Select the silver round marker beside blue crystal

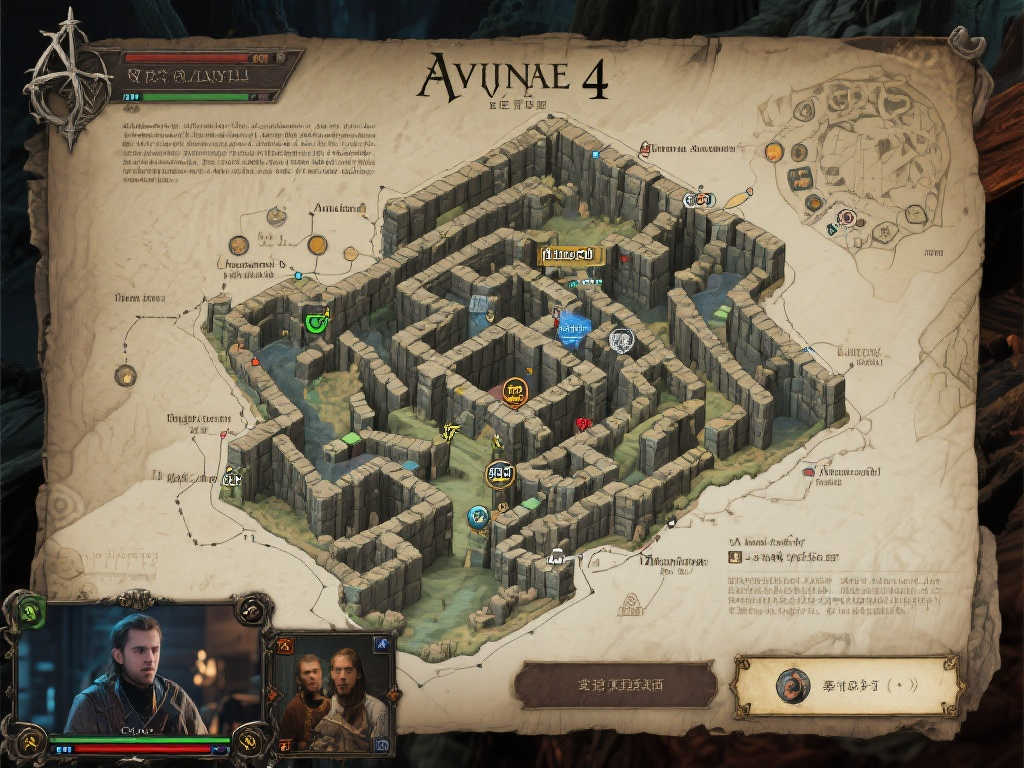(x=621, y=341)
